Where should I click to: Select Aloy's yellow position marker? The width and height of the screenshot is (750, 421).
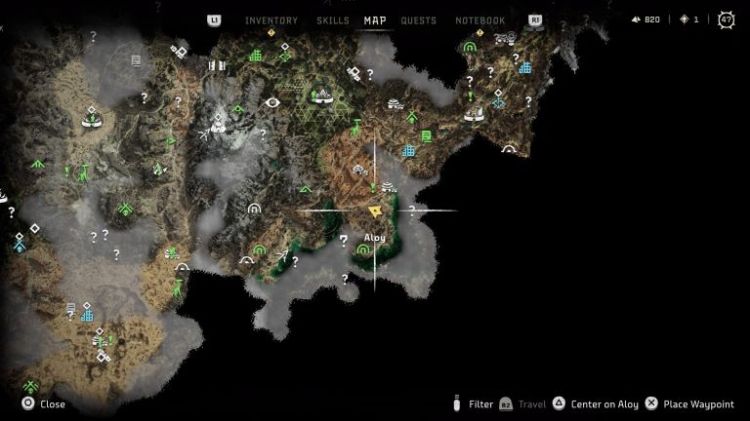[x=375, y=211]
